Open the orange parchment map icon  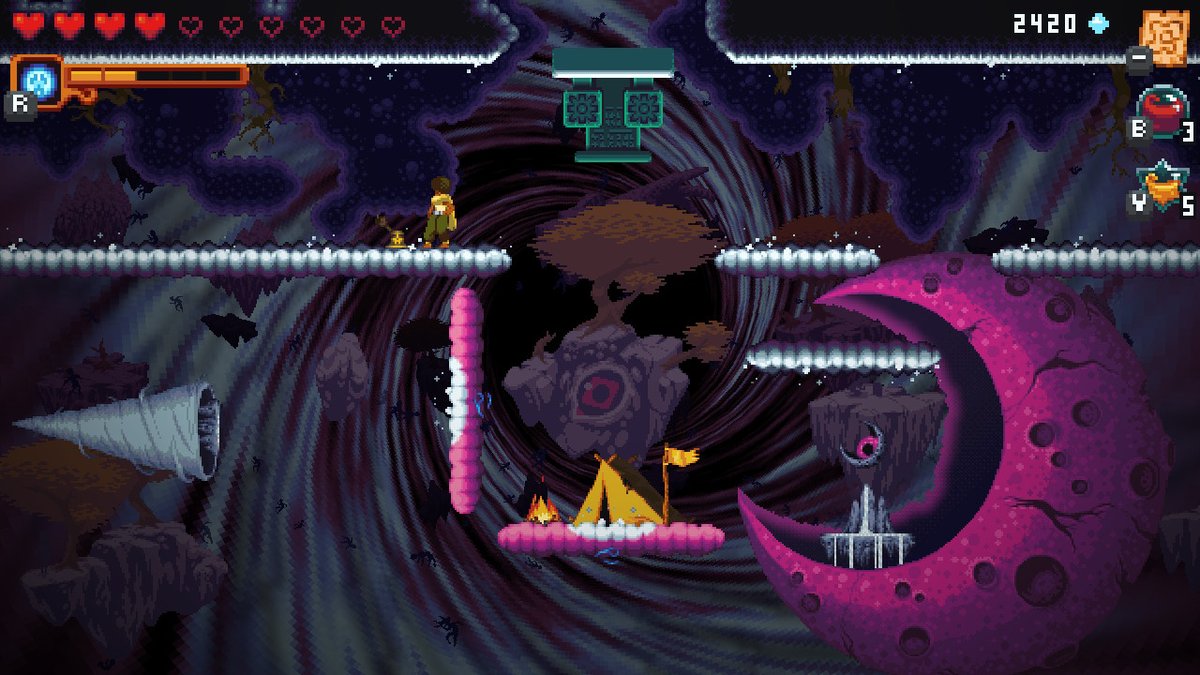tap(1163, 35)
